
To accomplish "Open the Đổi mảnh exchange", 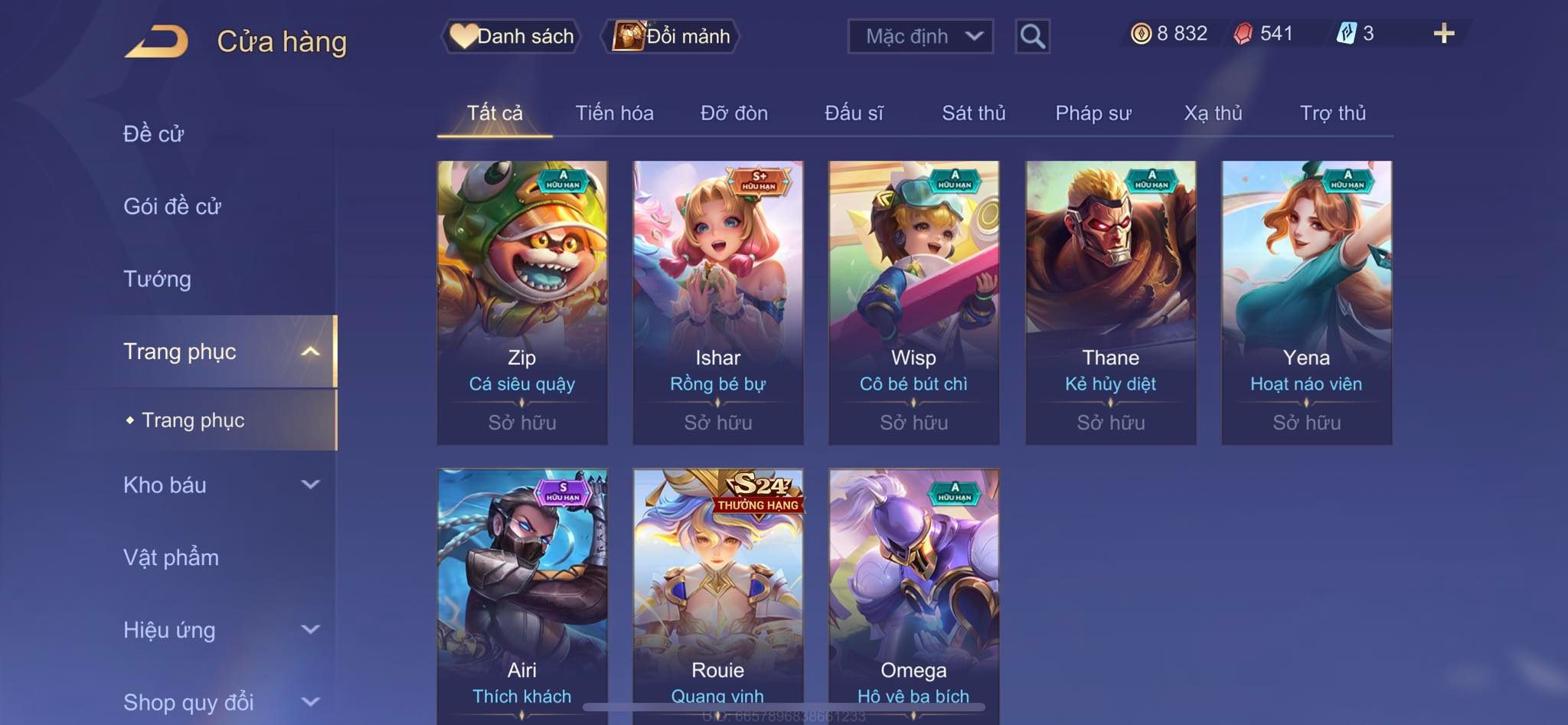I will click(x=672, y=36).
